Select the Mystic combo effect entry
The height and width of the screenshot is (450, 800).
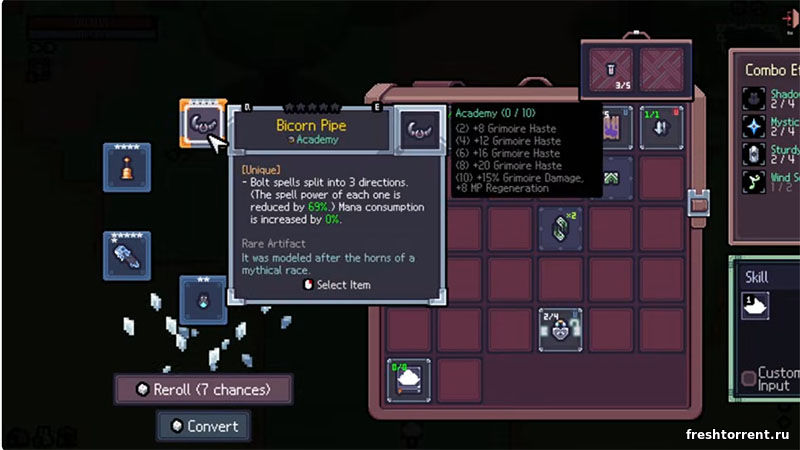[x=769, y=129]
